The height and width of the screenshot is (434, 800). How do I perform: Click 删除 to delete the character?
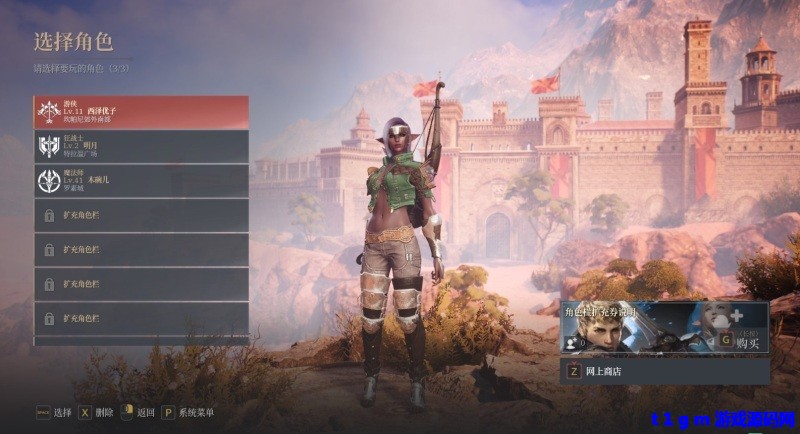(98, 412)
